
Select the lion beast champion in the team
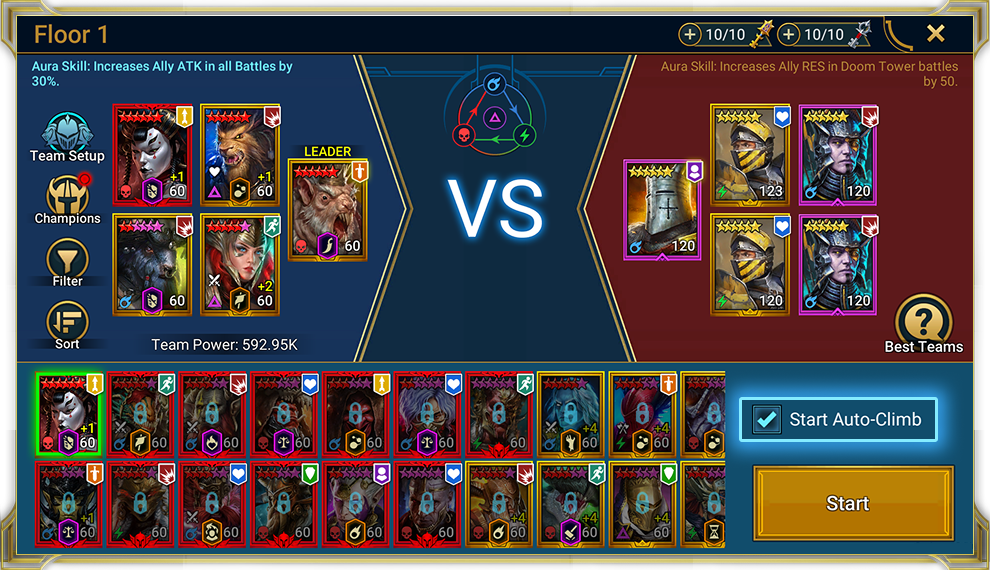coord(239,154)
